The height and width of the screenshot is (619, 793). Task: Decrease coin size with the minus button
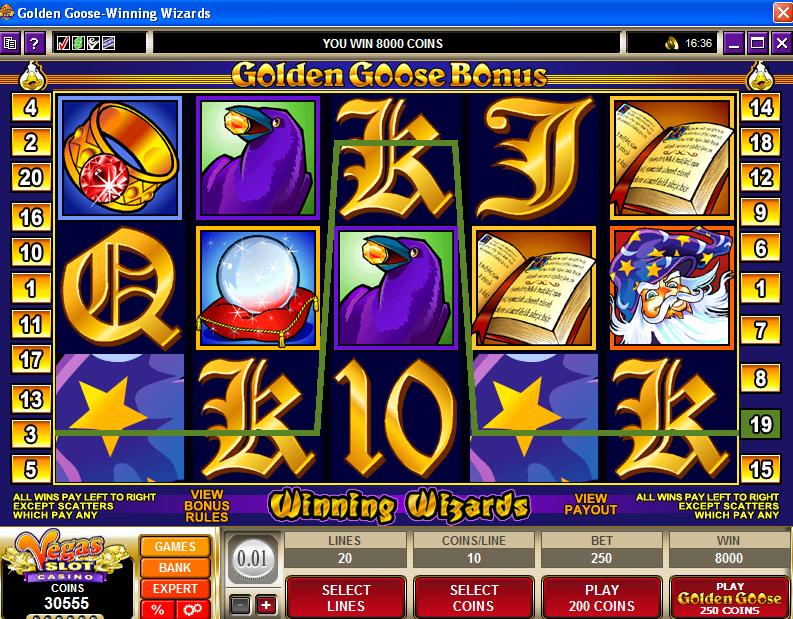pyautogui.click(x=239, y=605)
